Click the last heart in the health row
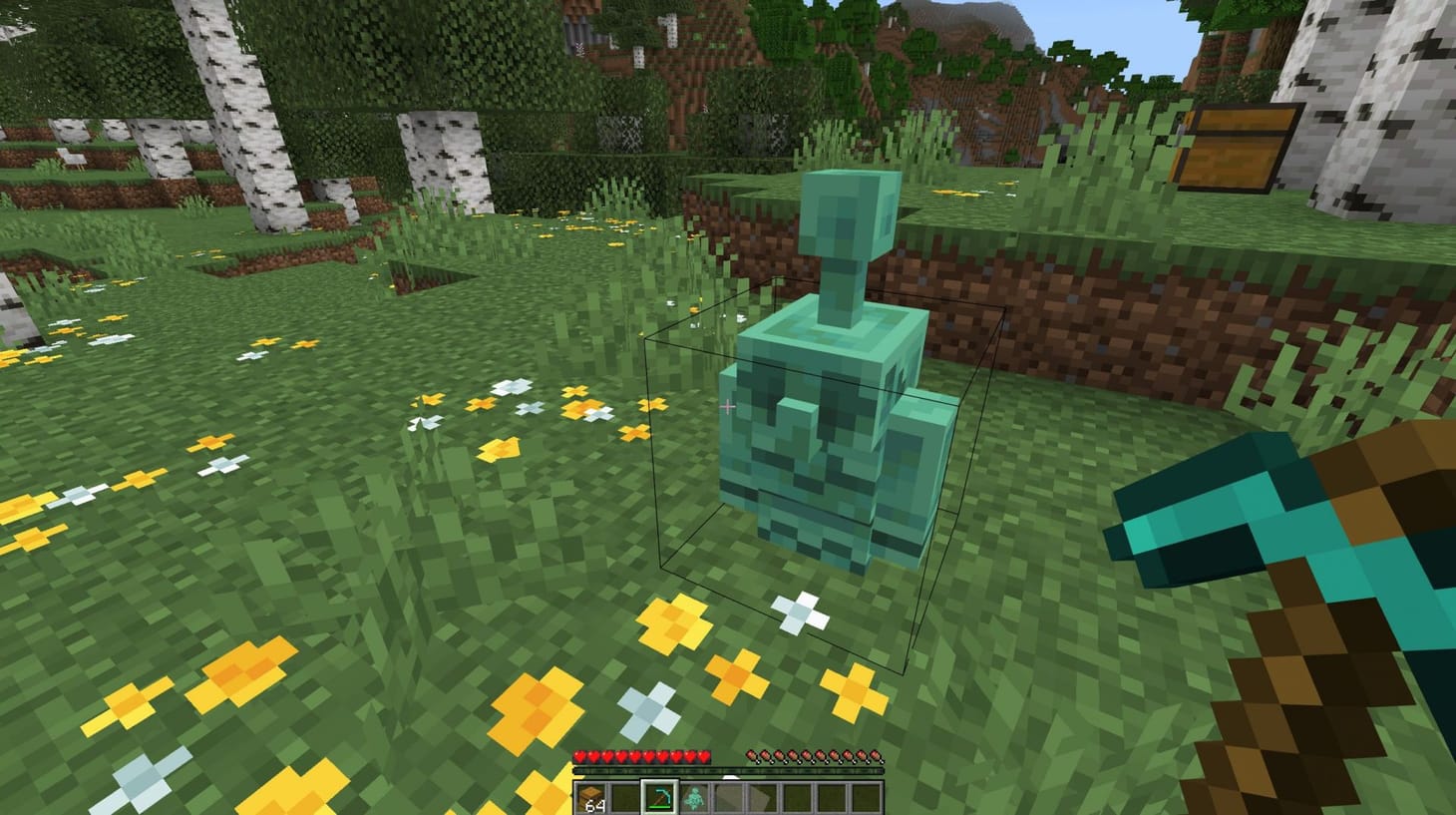 [704, 756]
